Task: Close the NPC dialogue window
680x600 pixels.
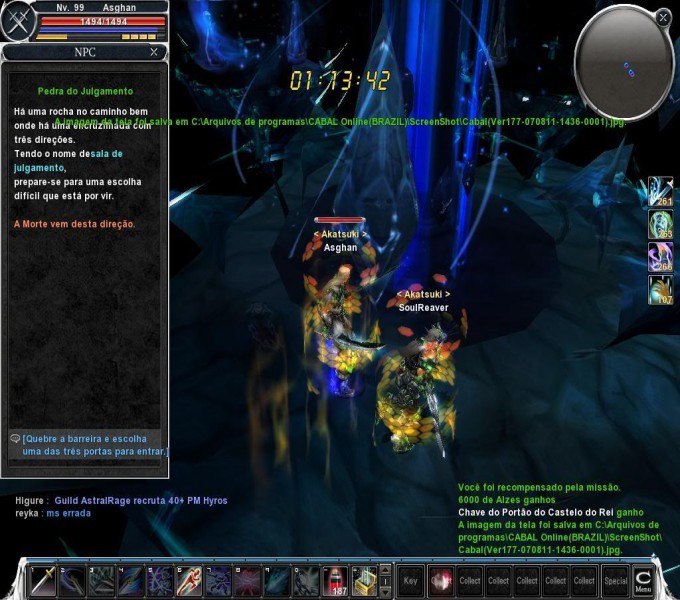Action: click(x=153, y=52)
